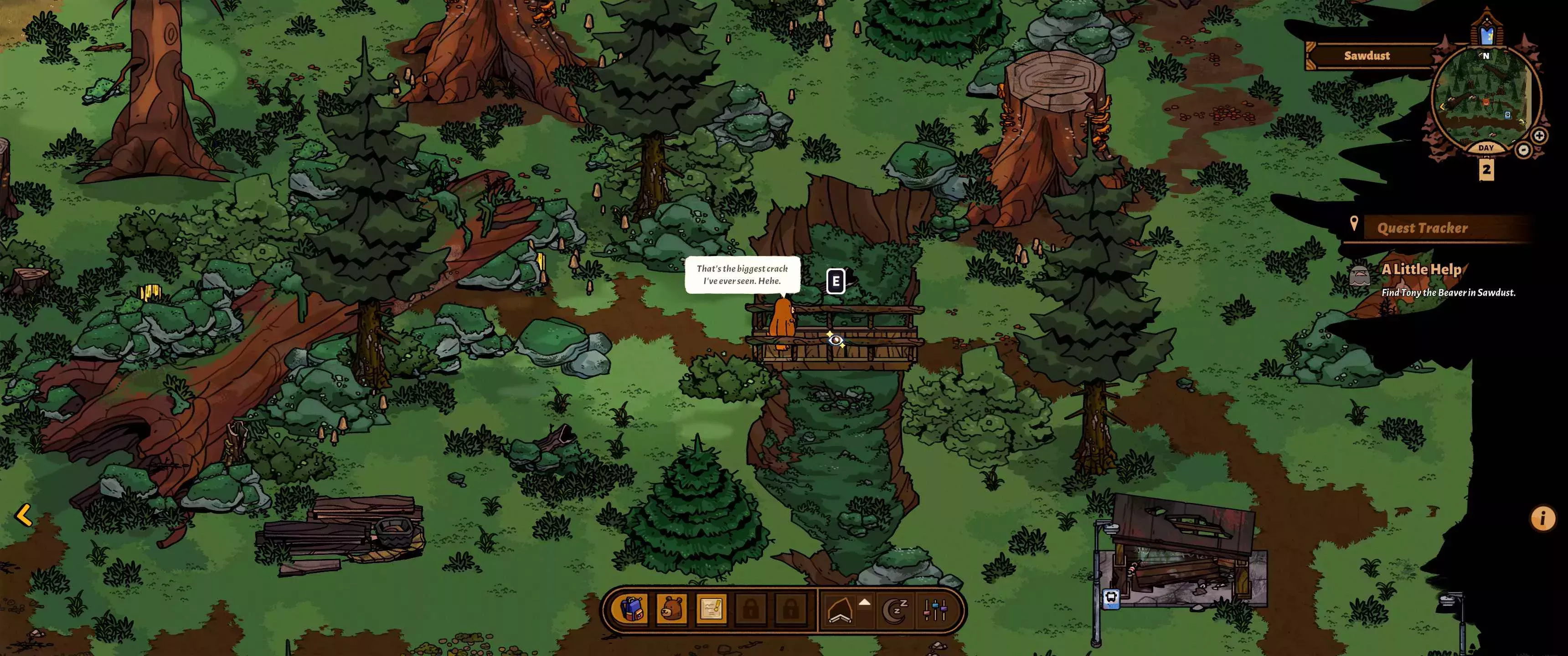1568x656 pixels.
Task: Zoom out the minimap with minus button
Action: tap(1523, 150)
